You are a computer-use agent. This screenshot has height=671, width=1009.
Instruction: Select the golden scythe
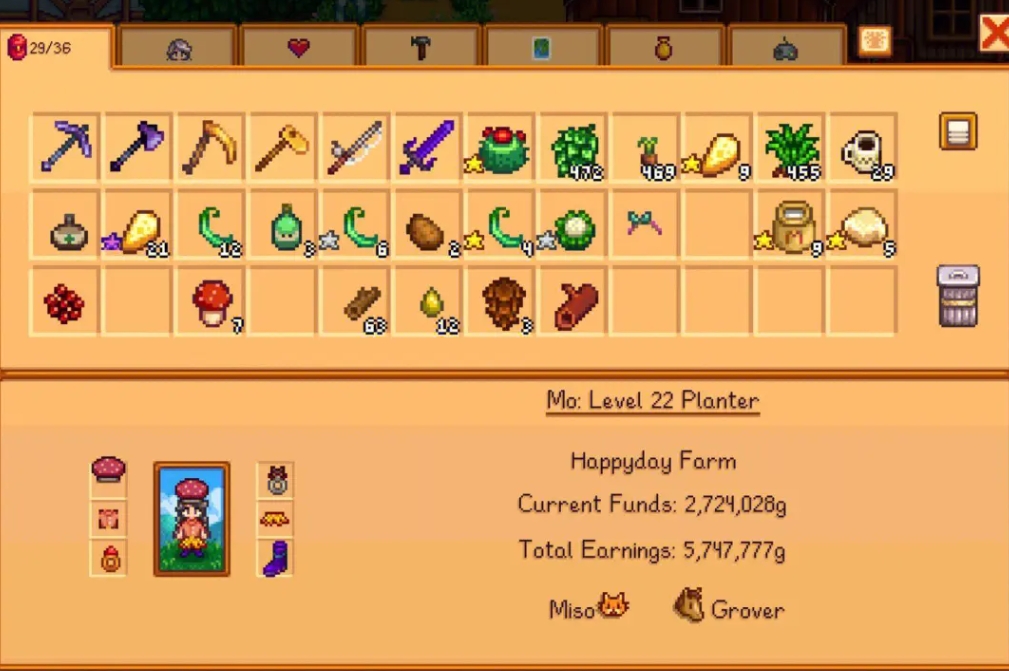coord(210,147)
